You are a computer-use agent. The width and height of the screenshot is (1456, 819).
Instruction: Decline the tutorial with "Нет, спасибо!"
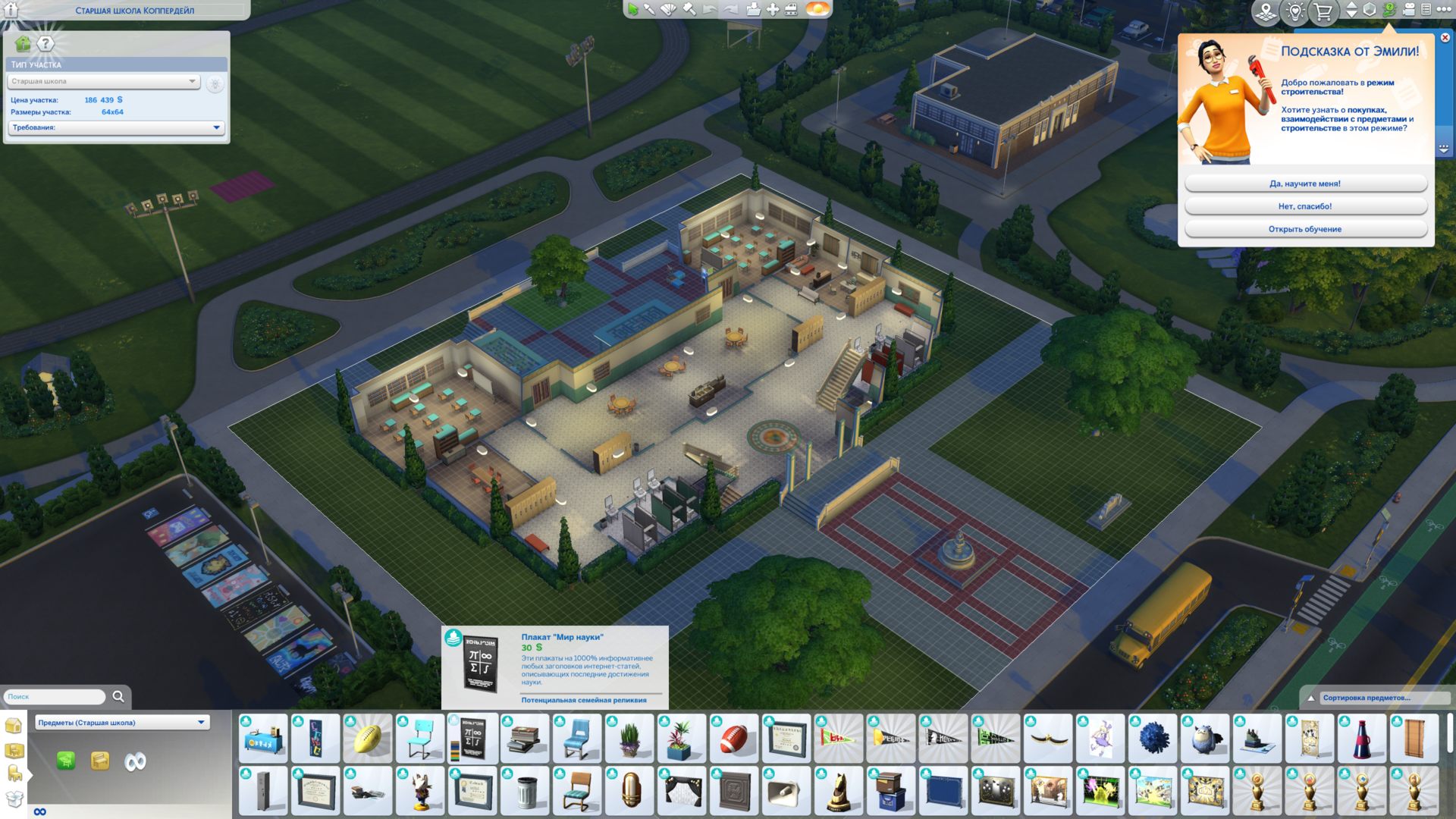click(1305, 206)
